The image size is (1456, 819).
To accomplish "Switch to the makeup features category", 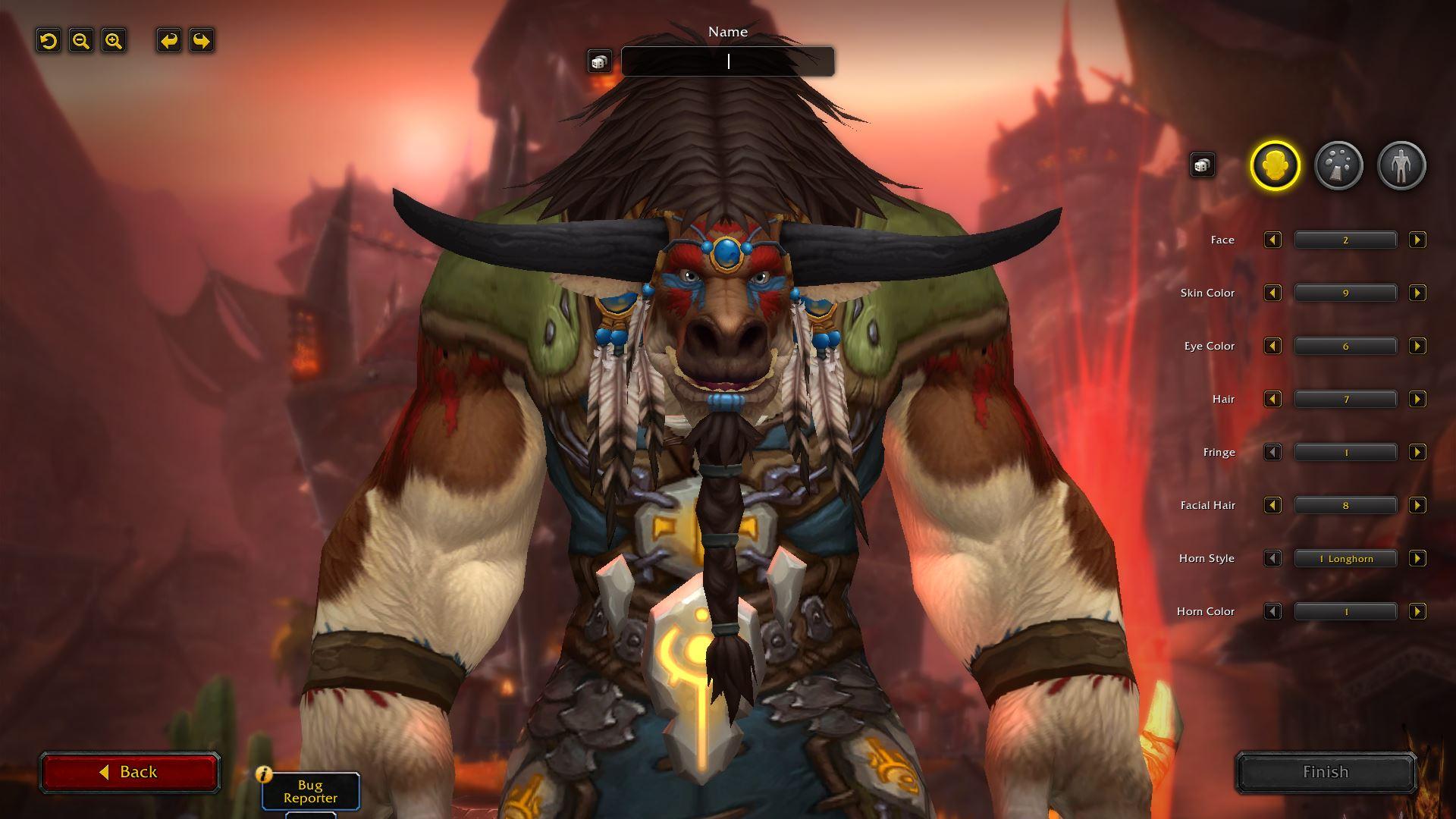I will point(1339,165).
